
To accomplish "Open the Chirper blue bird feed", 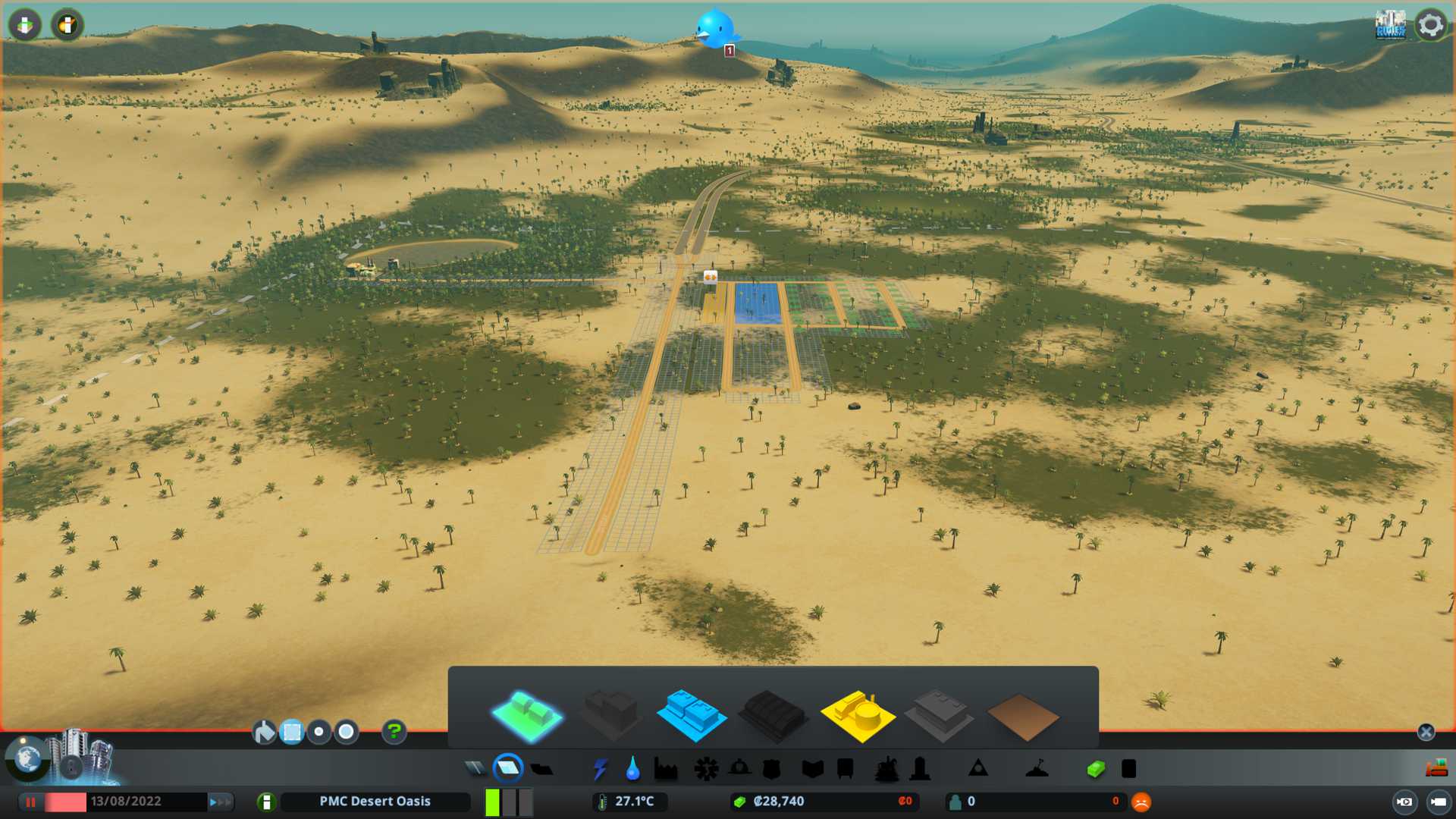I will point(714,29).
